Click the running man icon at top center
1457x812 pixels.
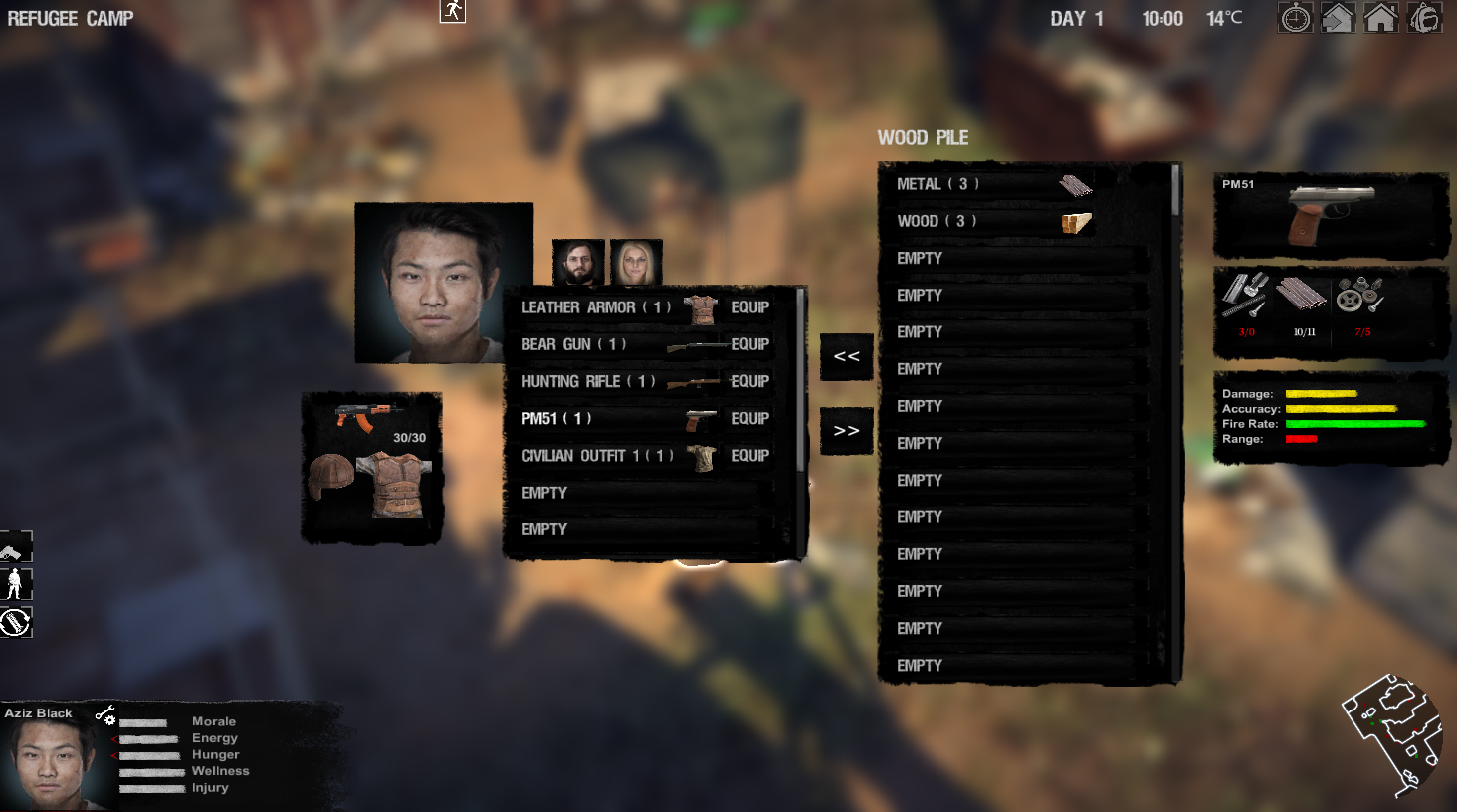pyautogui.click(x=451, y=13)
